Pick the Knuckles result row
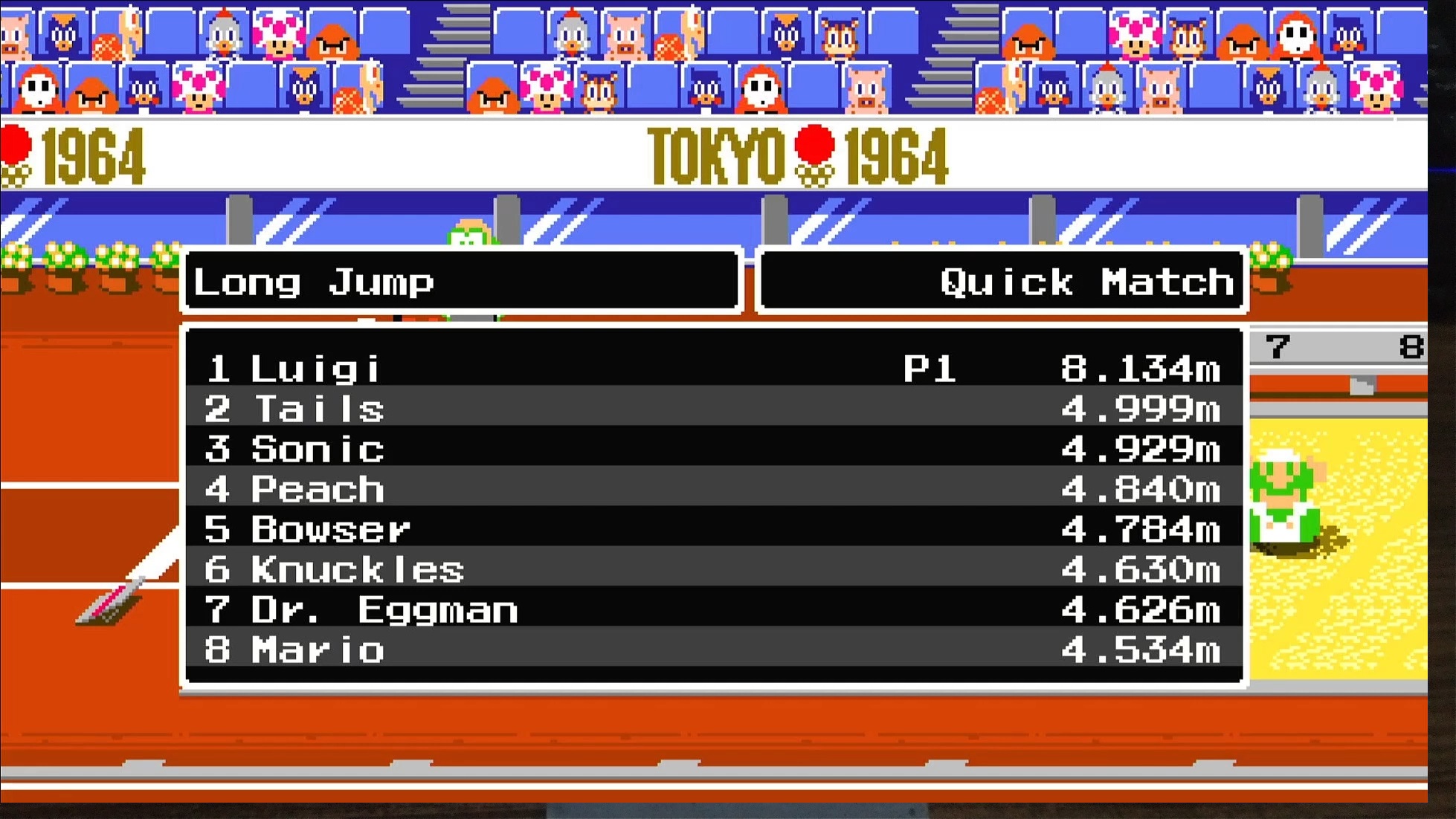Image resolution: width=1456 pixels, height=819 pixels. tap(712, 569)
